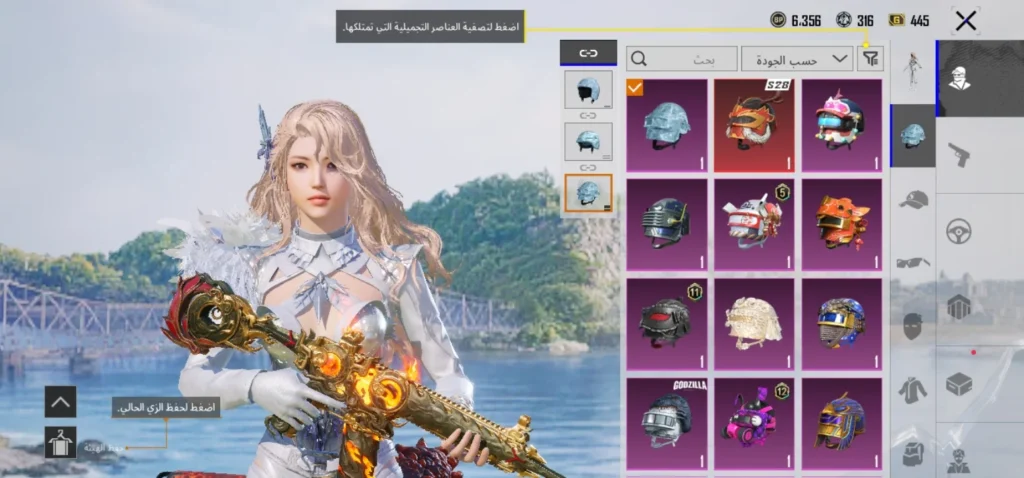
Task: Open the steering wheel vehicles section
Action: 959,231
